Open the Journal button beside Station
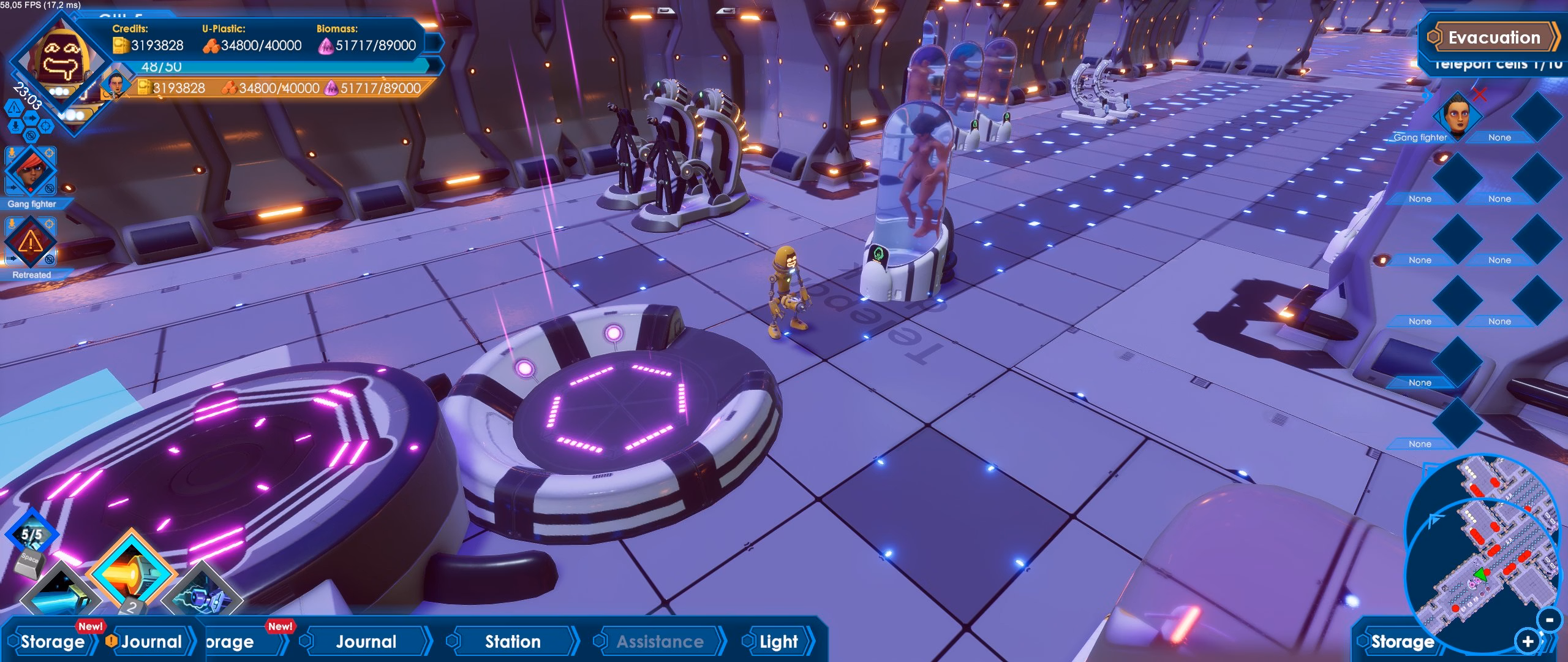The width and height of the screenshot is (1568, 662). tap(366, 642)
